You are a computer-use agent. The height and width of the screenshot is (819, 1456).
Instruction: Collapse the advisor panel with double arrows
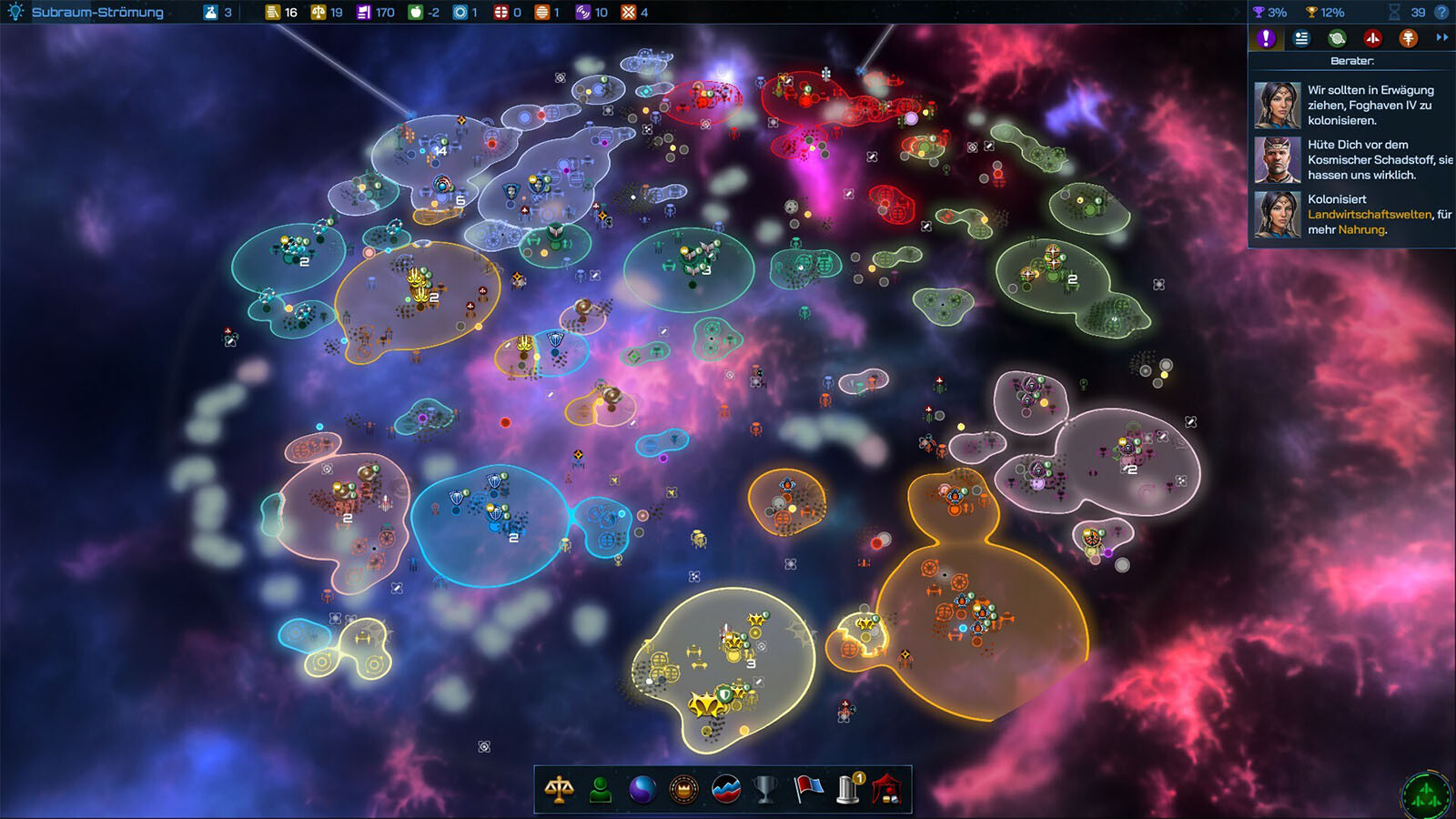click(1441, 37)
